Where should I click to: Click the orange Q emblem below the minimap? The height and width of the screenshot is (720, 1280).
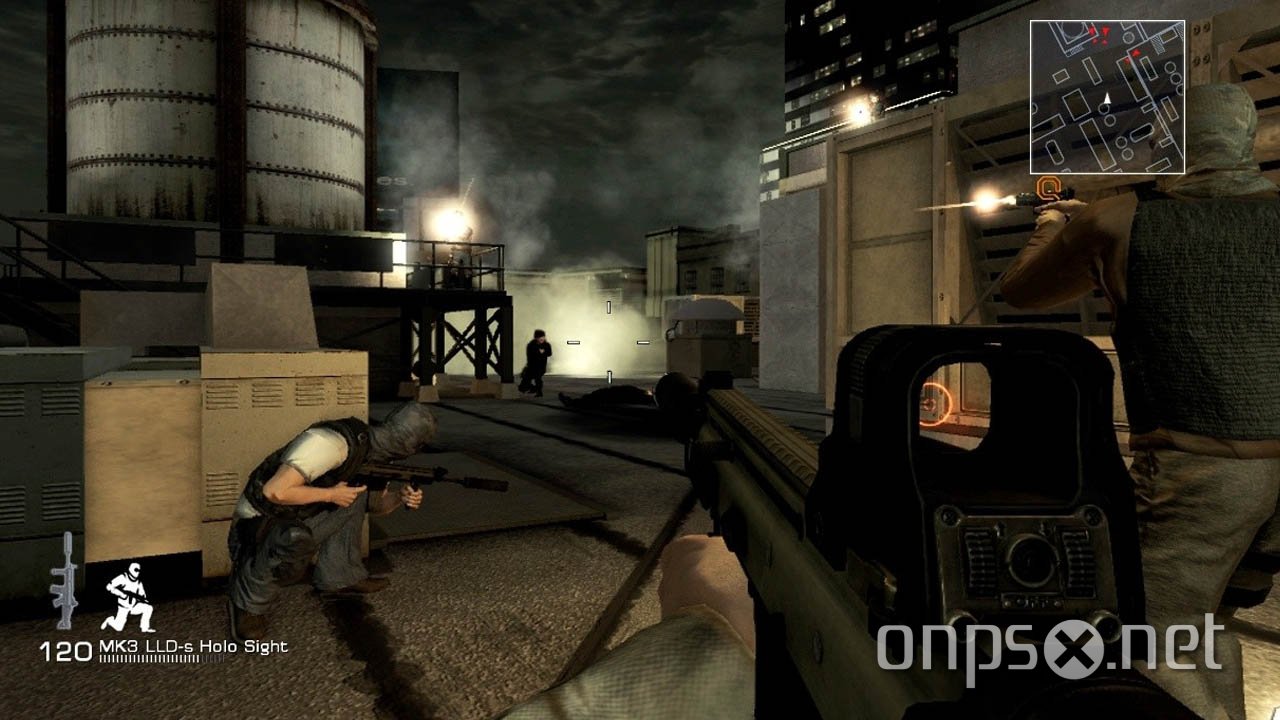coord(1049,186)
